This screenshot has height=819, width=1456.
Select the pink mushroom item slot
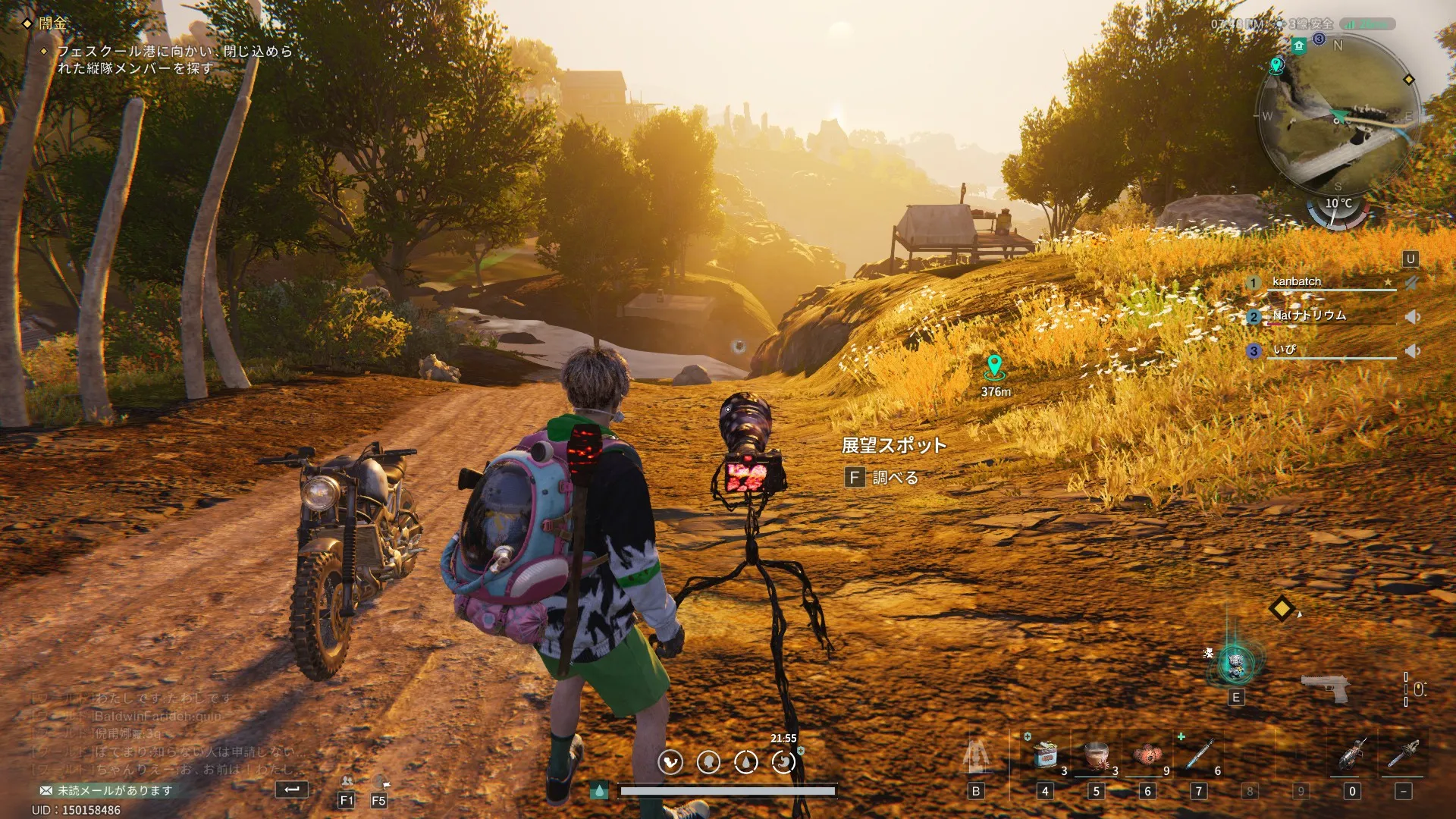1147,755
